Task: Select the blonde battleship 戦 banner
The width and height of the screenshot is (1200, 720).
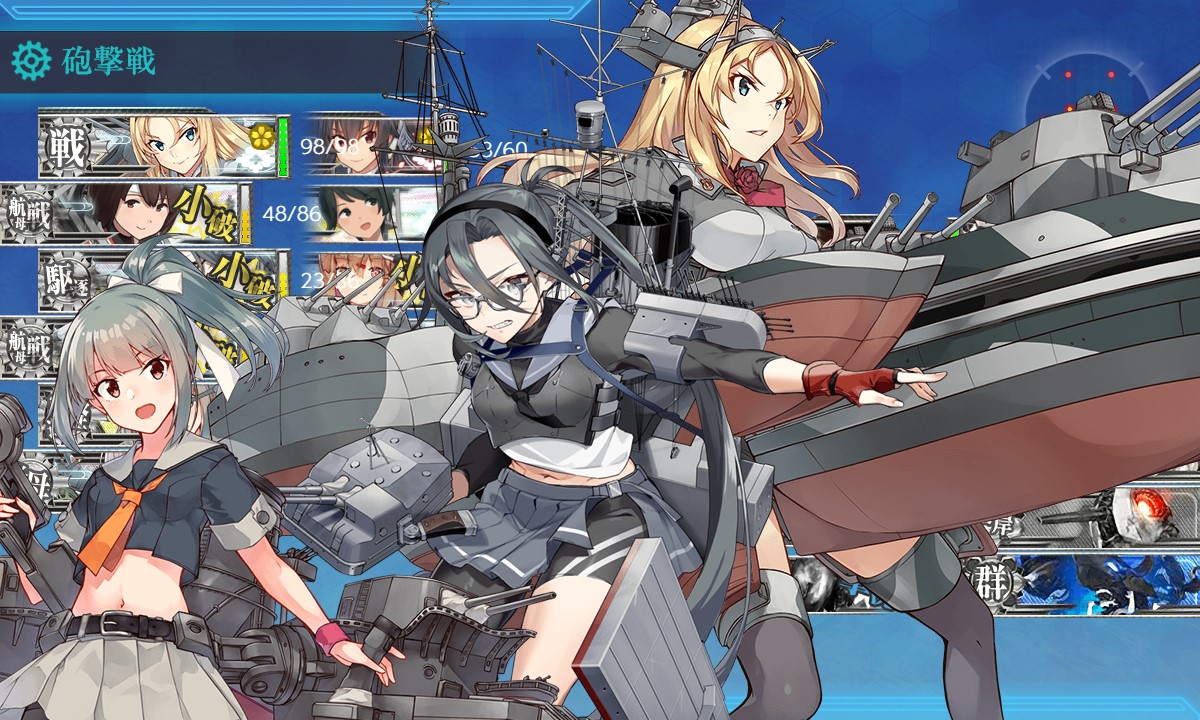Action: pos(160,146)
